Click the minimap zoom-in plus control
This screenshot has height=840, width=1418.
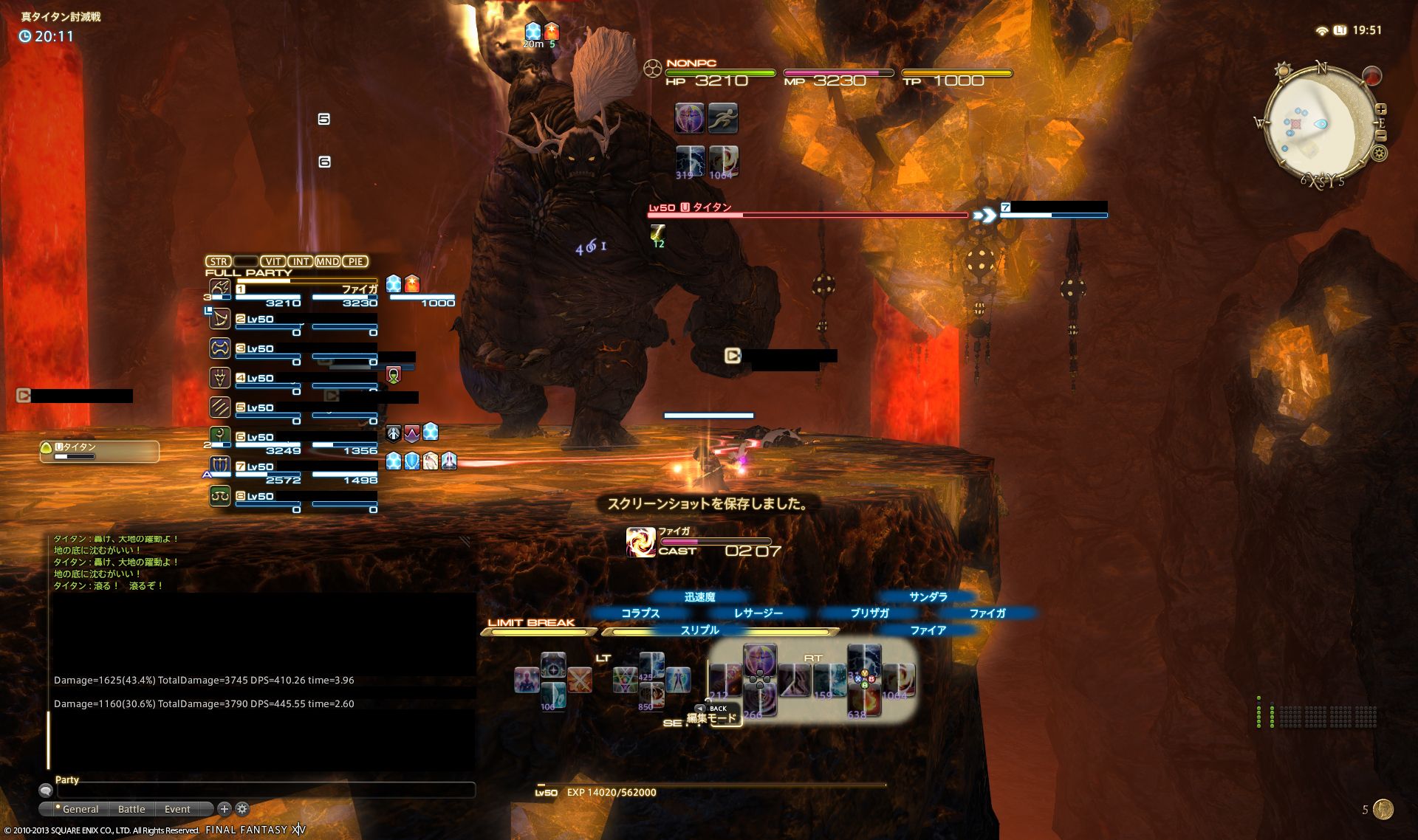coord(1381,109)
